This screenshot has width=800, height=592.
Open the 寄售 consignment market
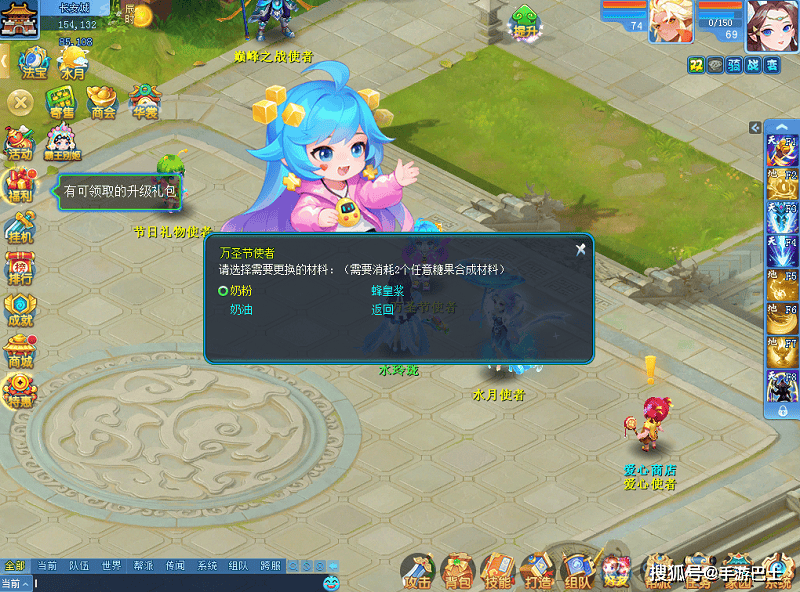(62, 102)
